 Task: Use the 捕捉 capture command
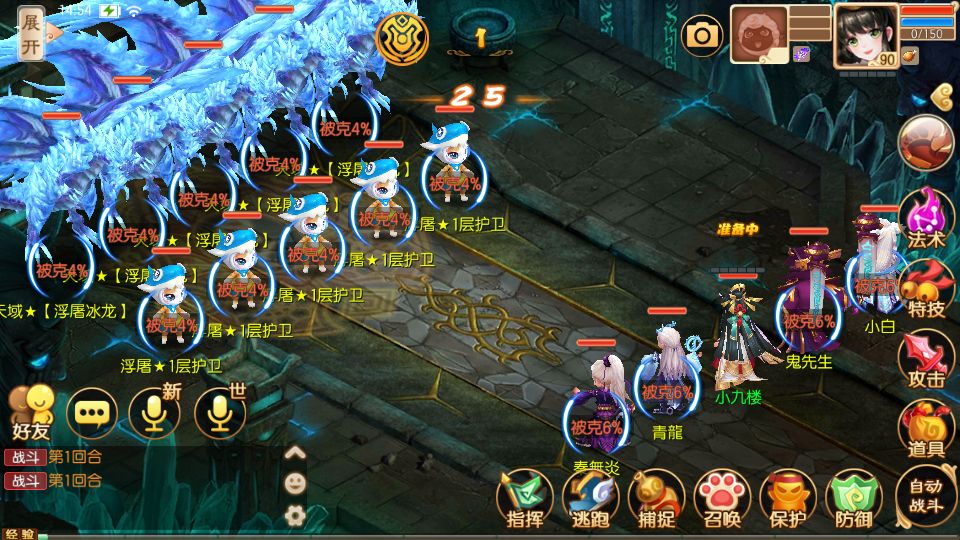click(x=657, y=498)
